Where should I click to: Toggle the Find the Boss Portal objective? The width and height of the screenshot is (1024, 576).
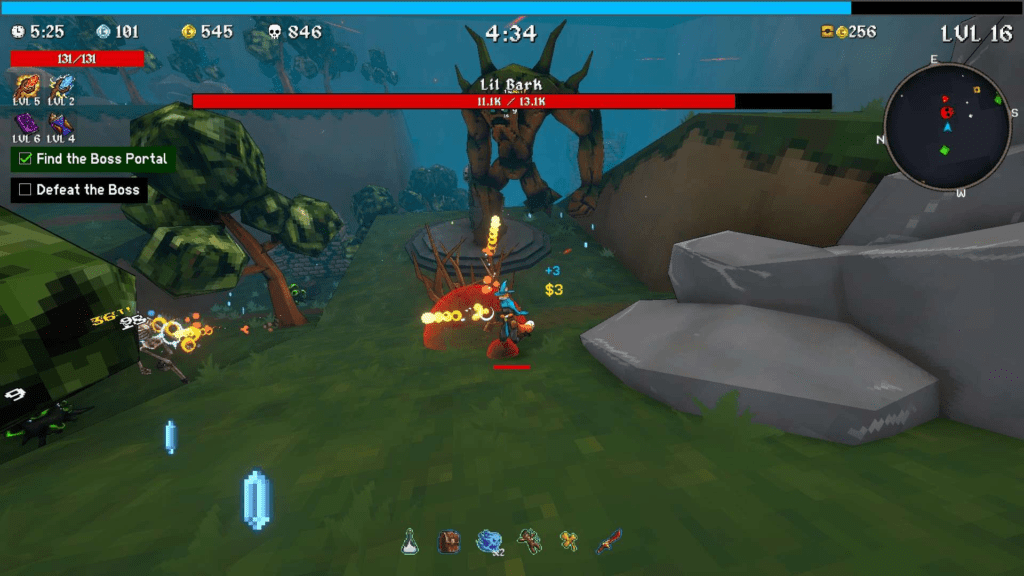pos(26,159)
